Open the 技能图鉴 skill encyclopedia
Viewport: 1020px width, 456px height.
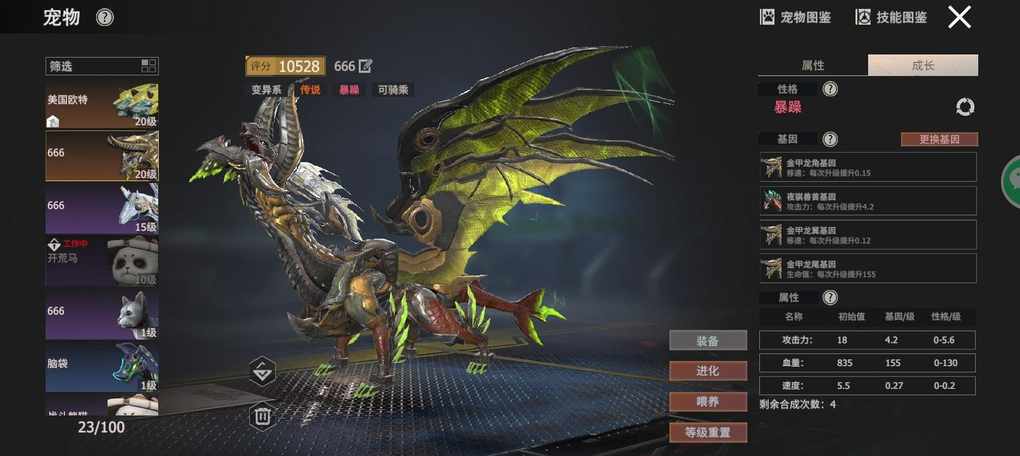[891, 17]
